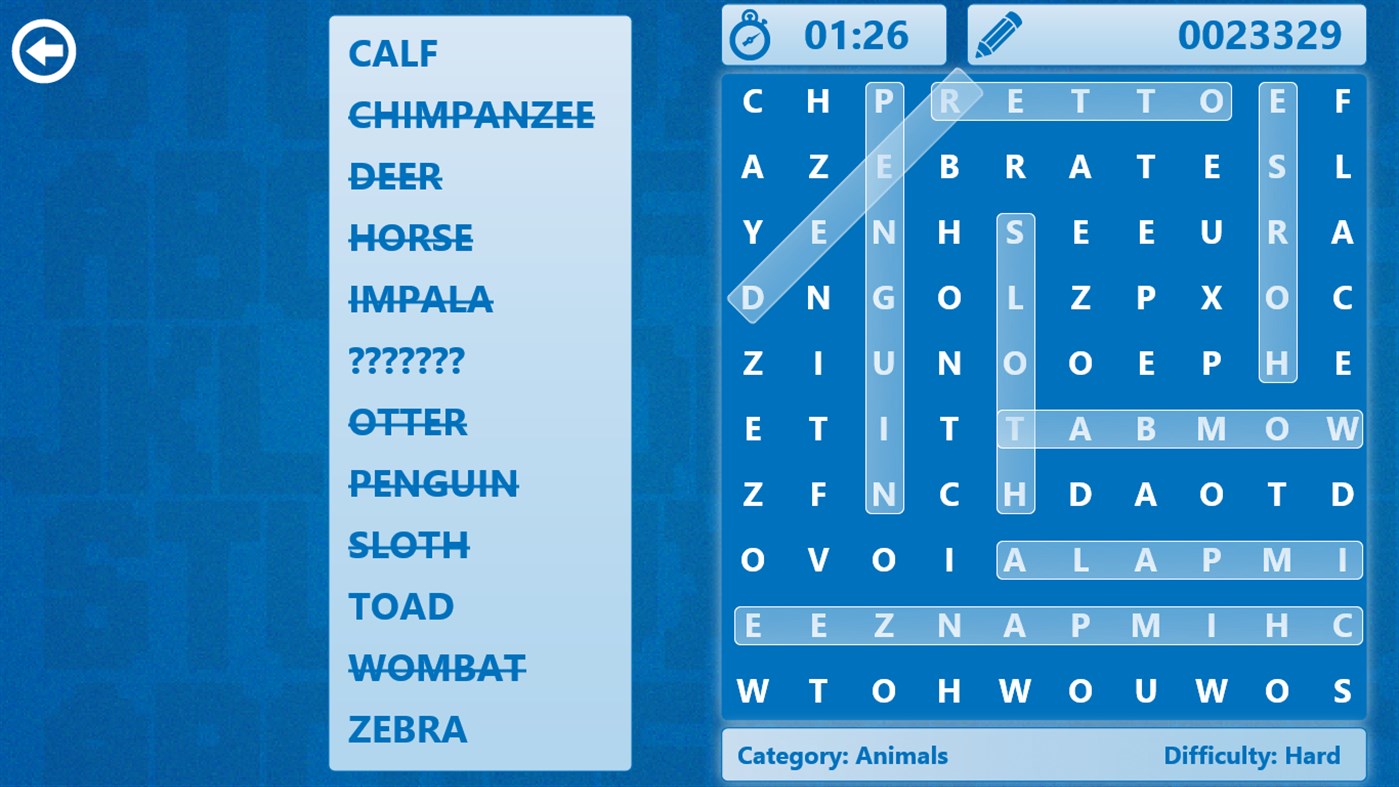Select TOAD in the word list
1399x787 pixels.
pyautogui.click(x=399, y=605)
